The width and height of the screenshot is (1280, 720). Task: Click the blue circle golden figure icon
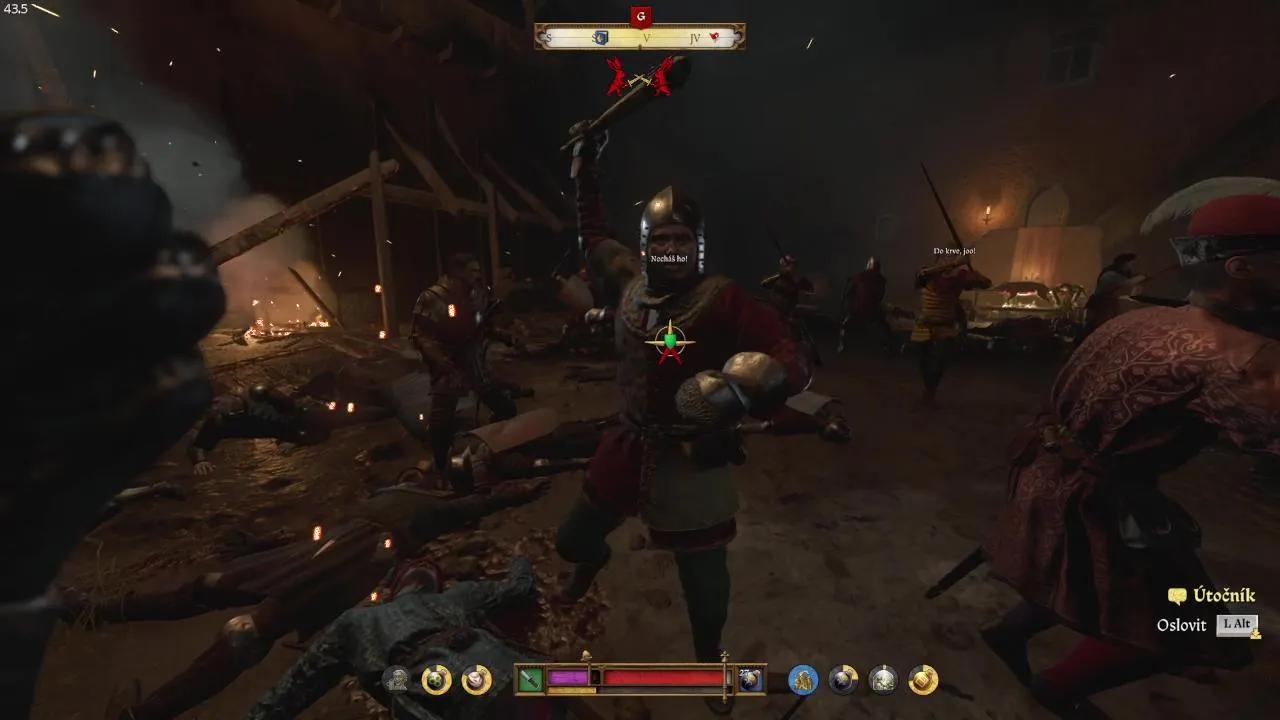click(803, 680)
